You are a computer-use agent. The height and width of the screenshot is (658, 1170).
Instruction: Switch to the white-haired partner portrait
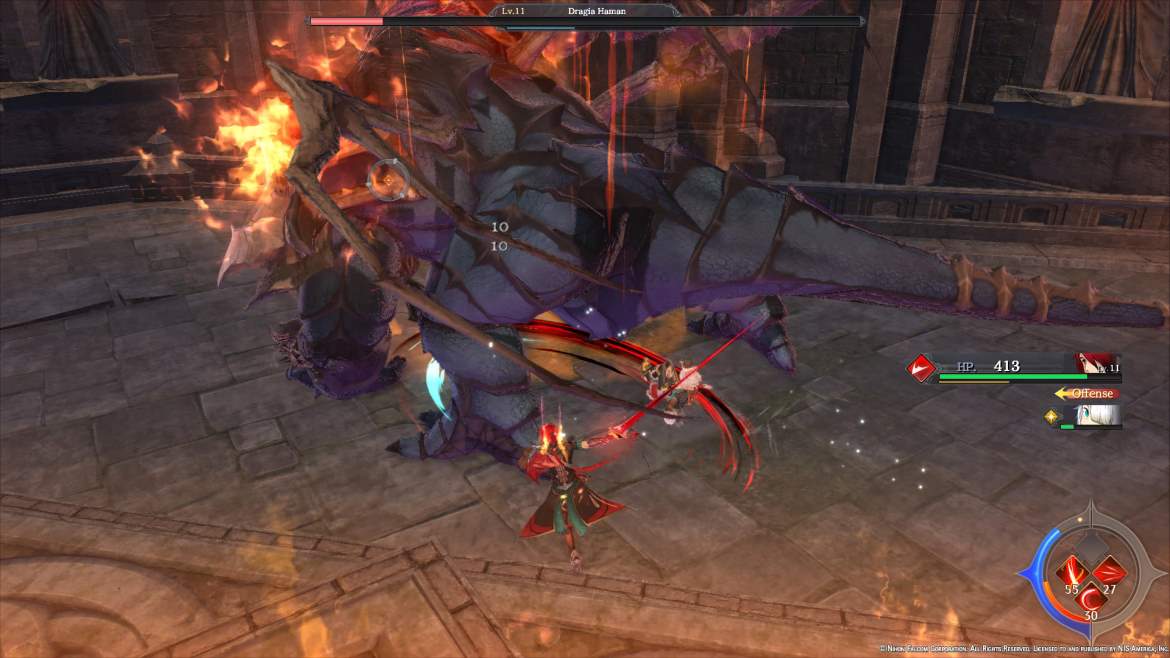pos(1097,416)
